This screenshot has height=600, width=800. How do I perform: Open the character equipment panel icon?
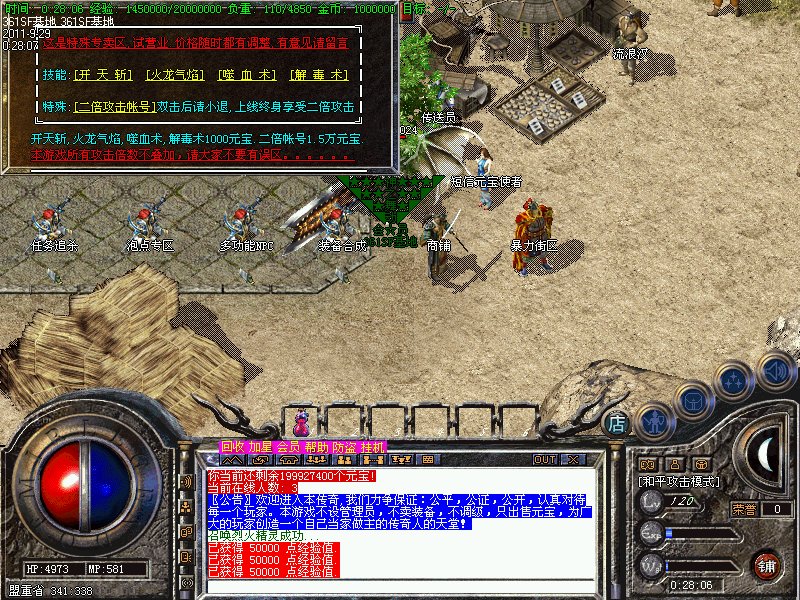pyautogui.click(x=654, y=419)
